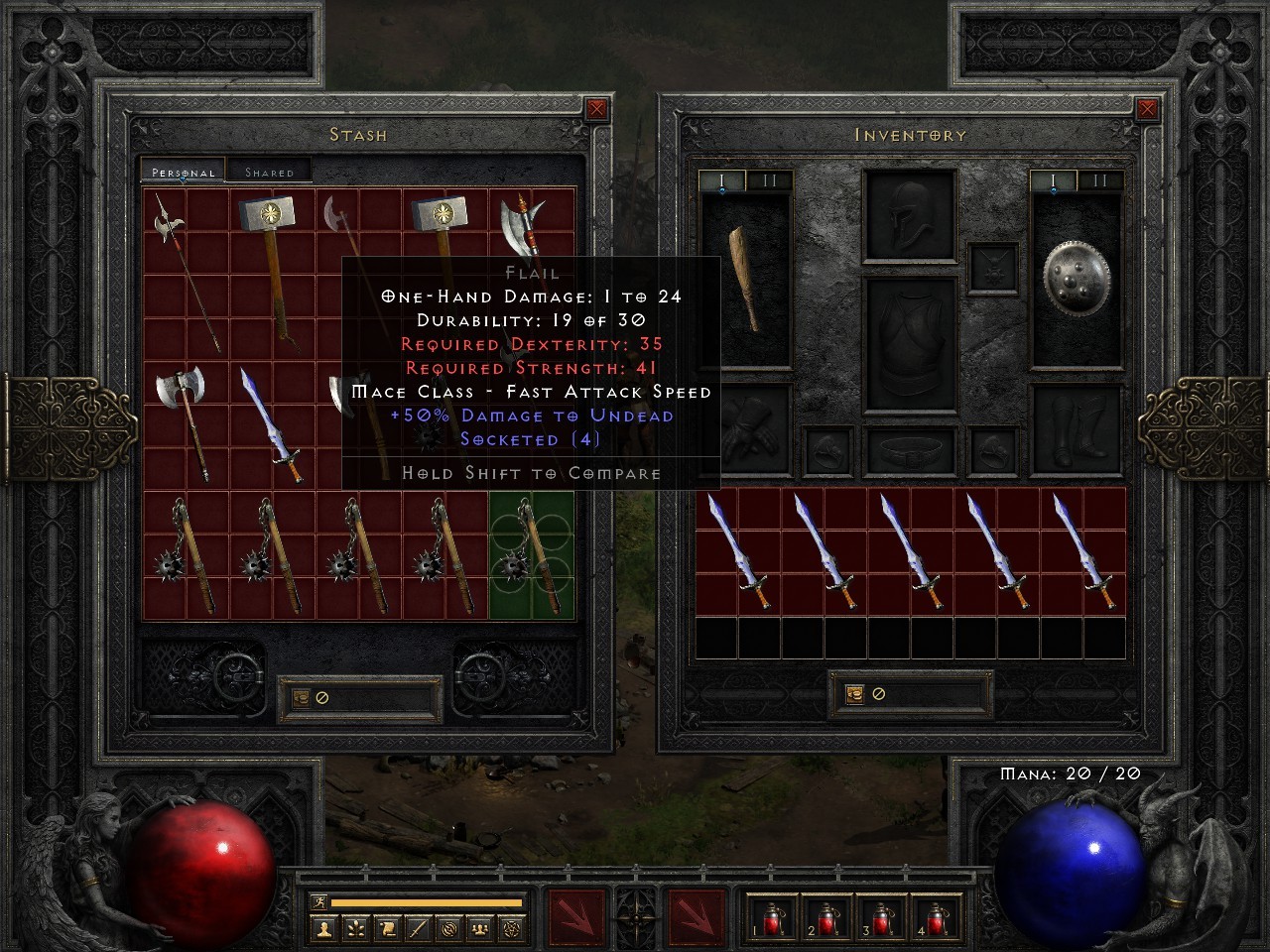The height and width of the screenshot is (952, 1270).
Task: Click the gold coin icon in the Inventory panel
Action: [x=853, y=694]
